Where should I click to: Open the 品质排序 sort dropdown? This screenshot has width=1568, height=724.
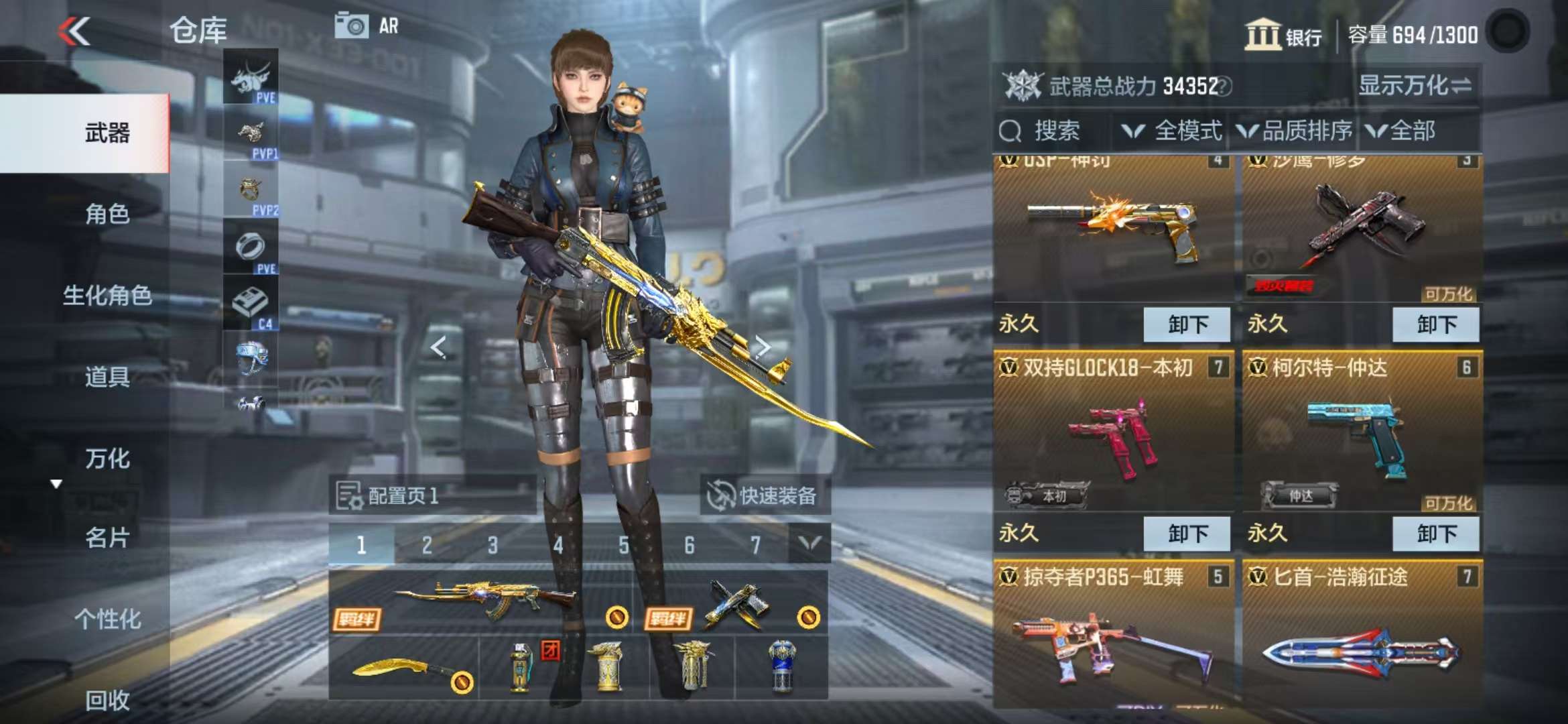pos(1295,131)
